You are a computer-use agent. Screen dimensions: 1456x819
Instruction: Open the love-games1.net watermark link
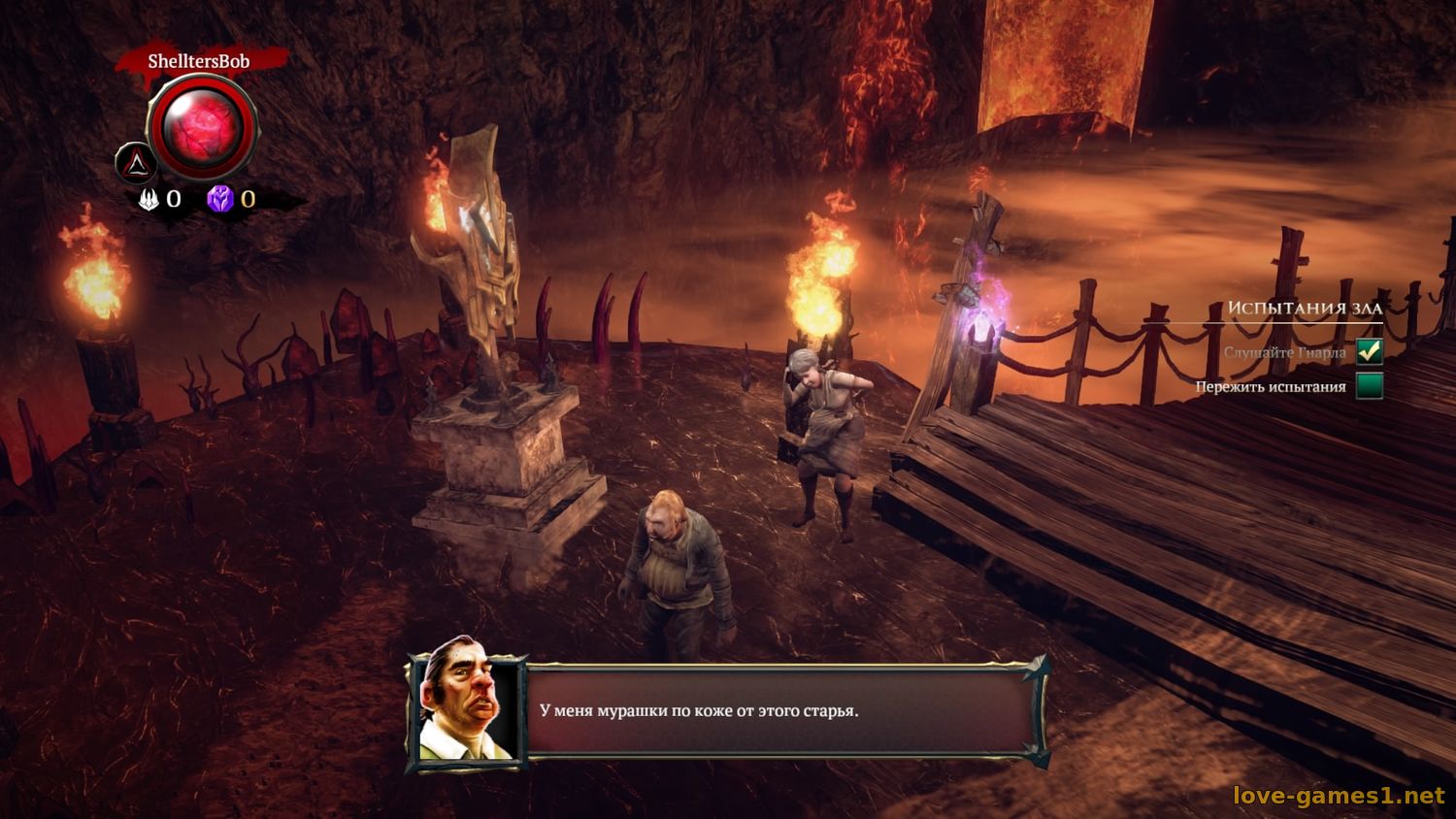pos(1339,796)
